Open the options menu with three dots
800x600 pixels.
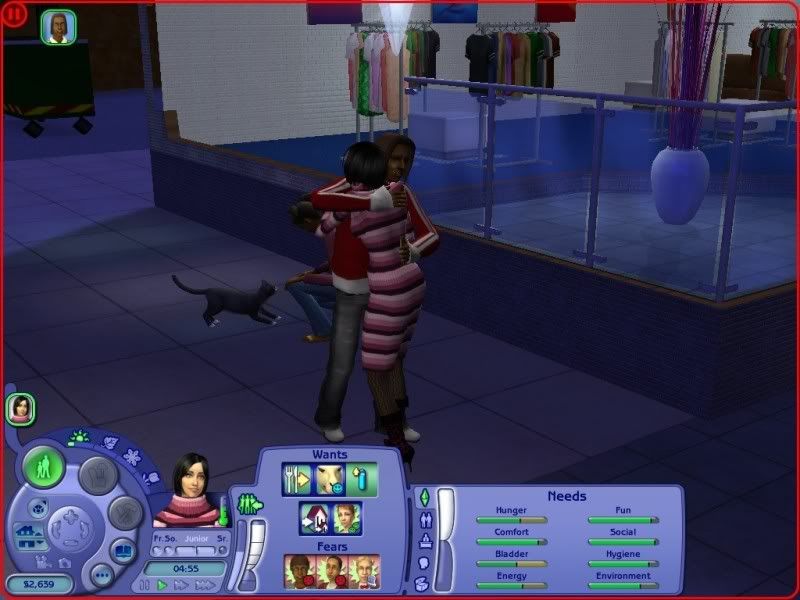[x=101, y=575]
